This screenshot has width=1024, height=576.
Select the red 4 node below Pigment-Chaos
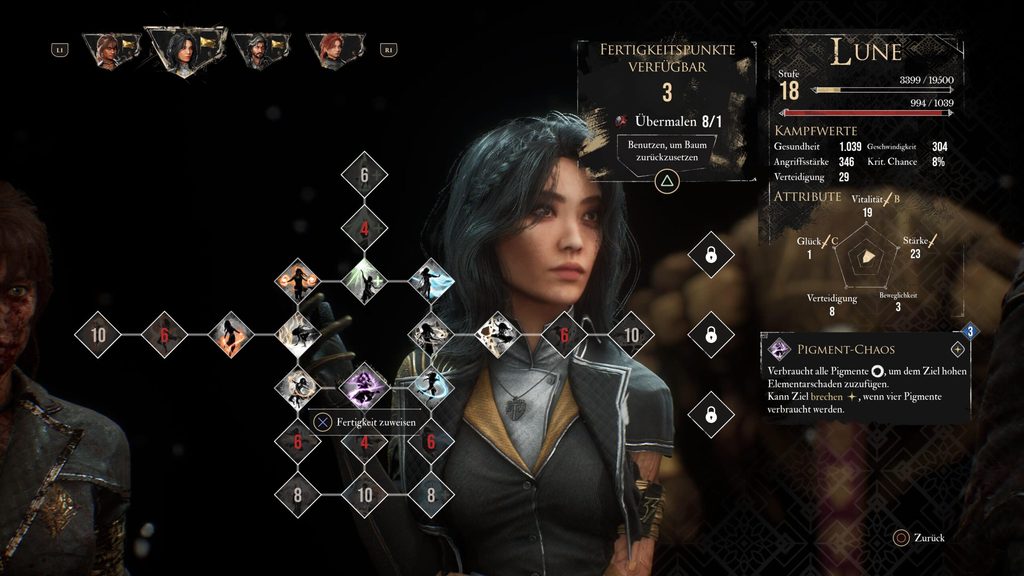coord(364,438)
